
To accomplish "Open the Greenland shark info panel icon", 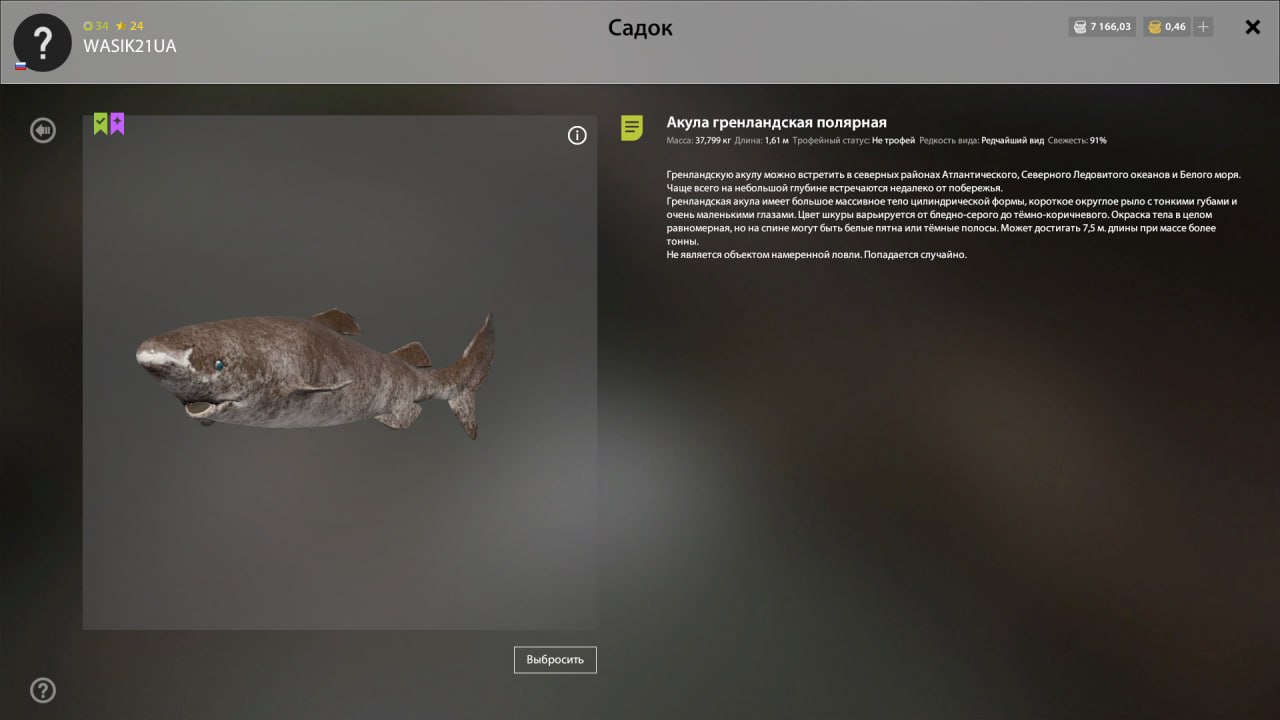I will 577,135.
